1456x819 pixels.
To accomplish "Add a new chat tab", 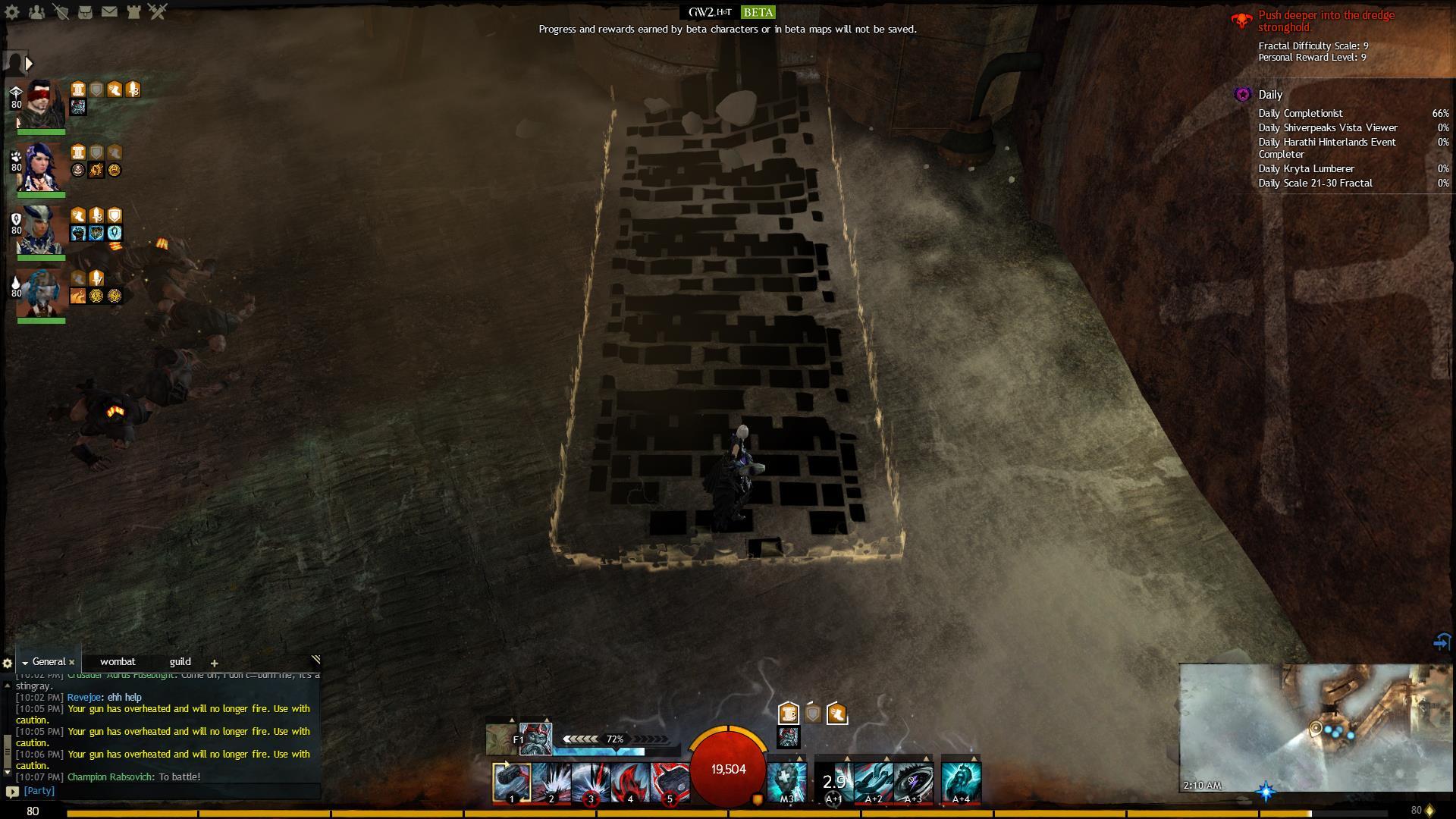I will (x=214, y=664).
